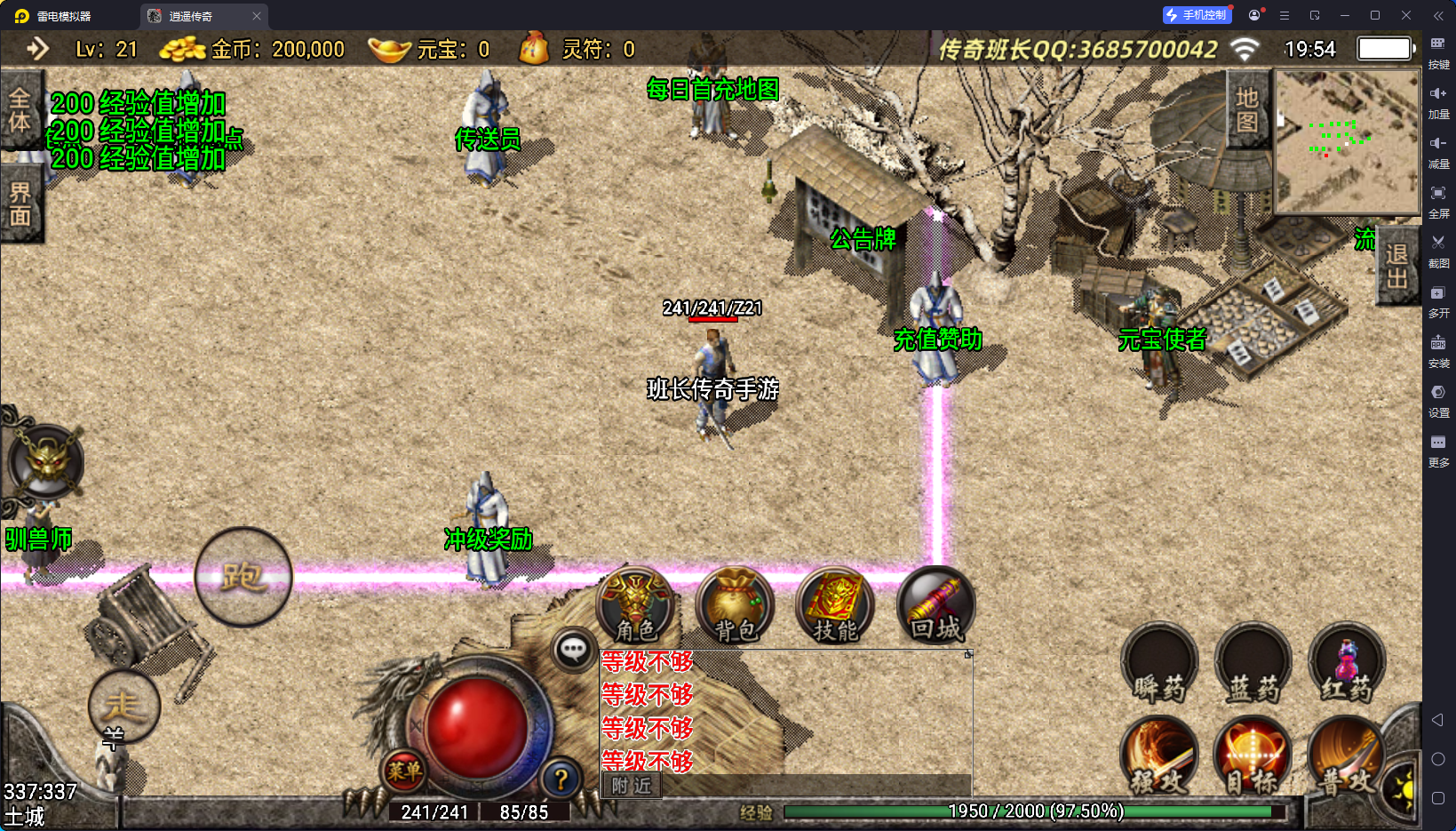The height and width of the screenshot is (831, 1456).
Task: Click the question mark help button
Action: tap(561, 779)
